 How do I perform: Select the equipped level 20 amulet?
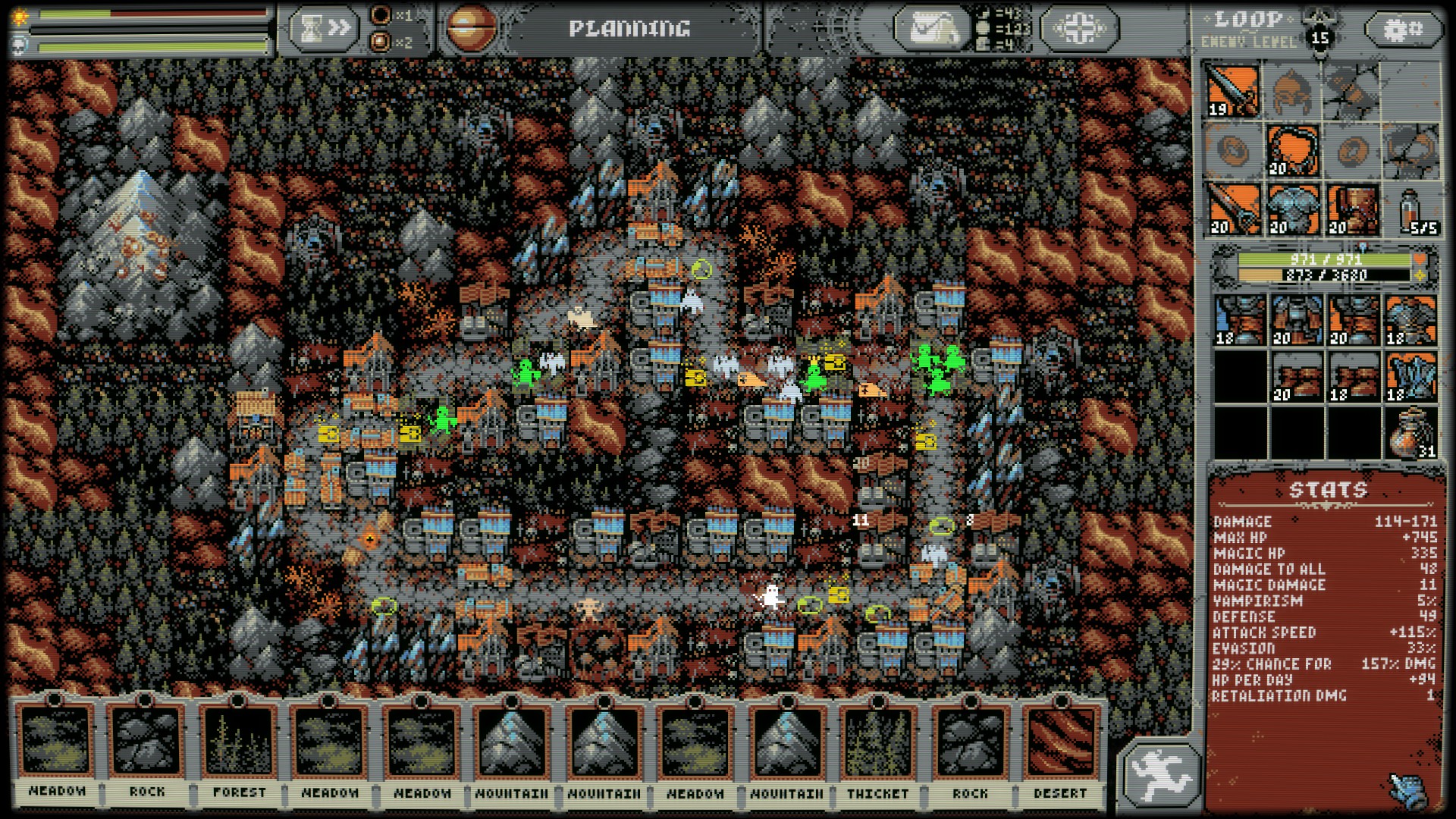tap(1292, 150)
